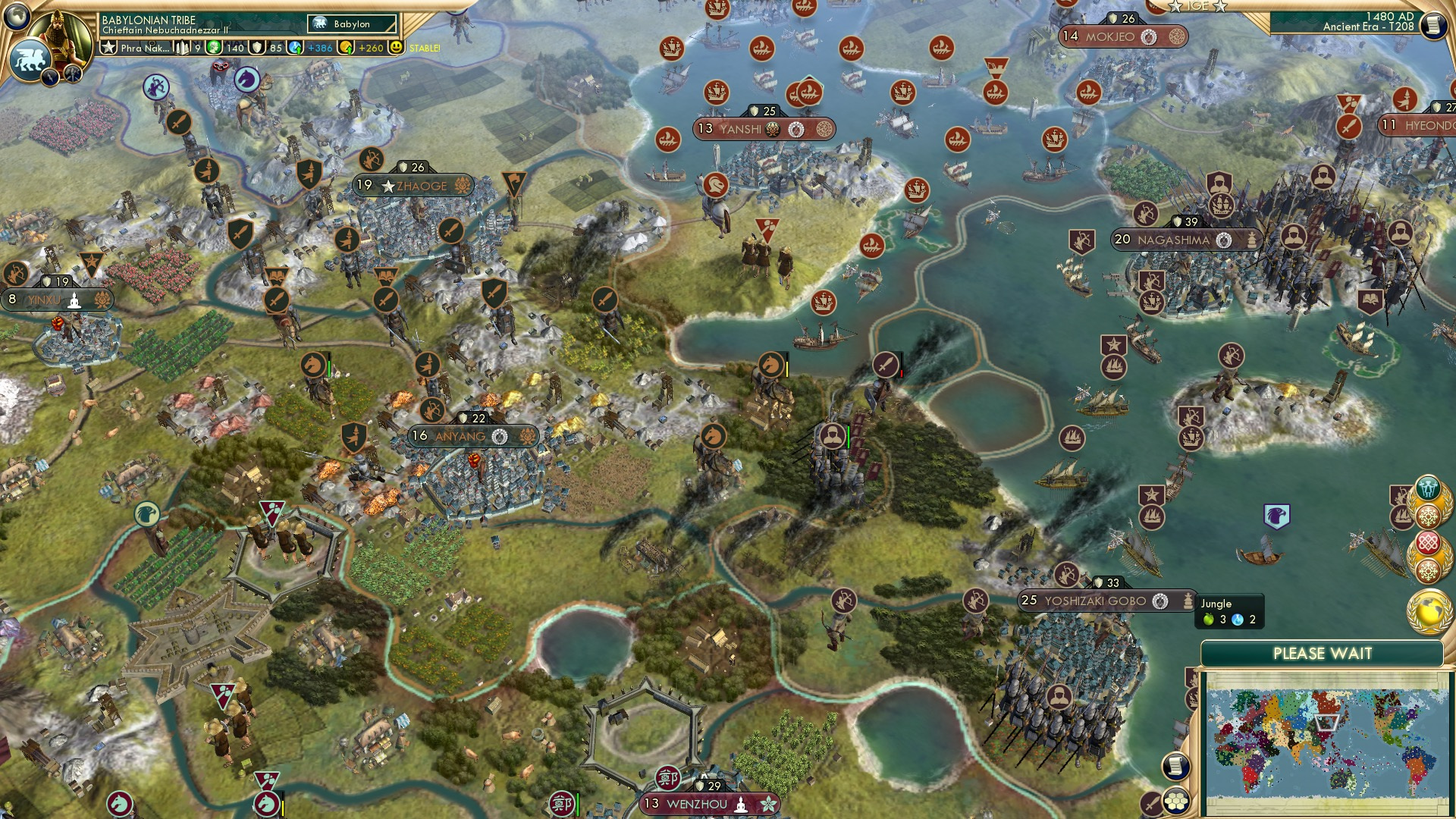Click the Please Wait turn button
Viewport: 1456px width, 819px height.
pos(1322,654)
